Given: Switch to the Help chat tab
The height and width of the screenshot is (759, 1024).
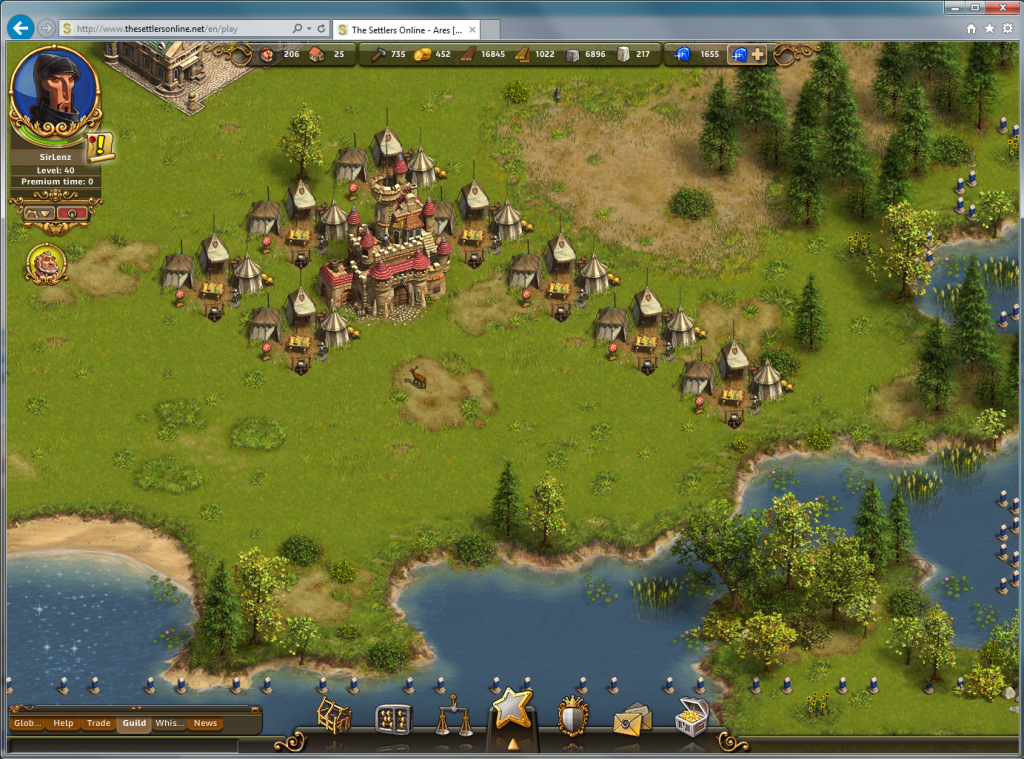Looking at the screenshot, I should (x=63, y=723).
